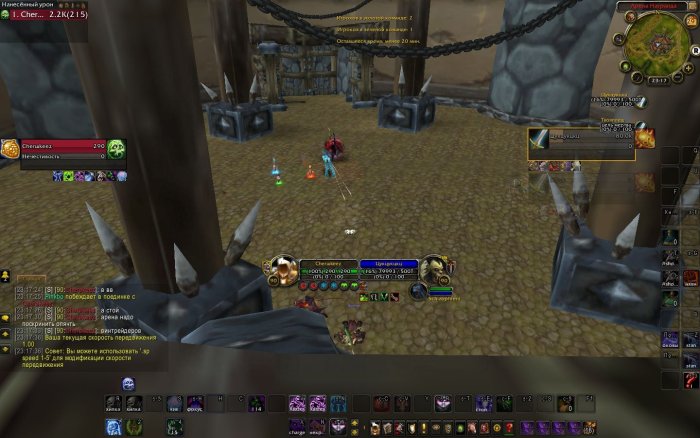Viewport: 700px width, 438px height.
Task: Select the orc target portrait
Action: click(436, 268)
